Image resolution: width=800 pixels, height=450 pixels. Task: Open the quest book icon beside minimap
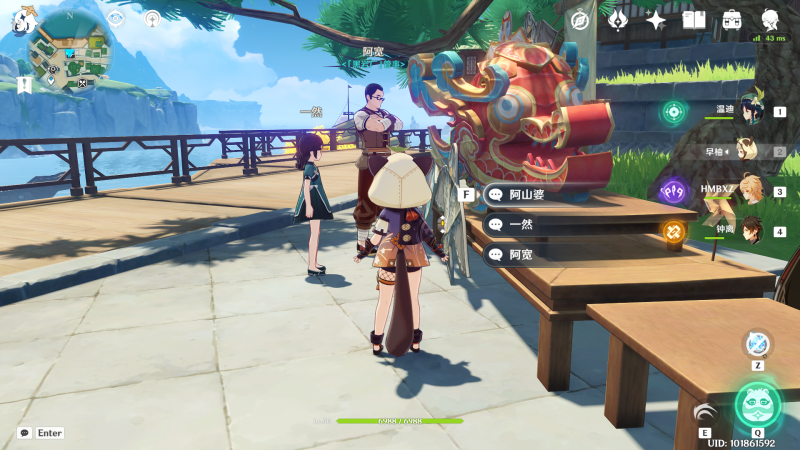(24, 85)
